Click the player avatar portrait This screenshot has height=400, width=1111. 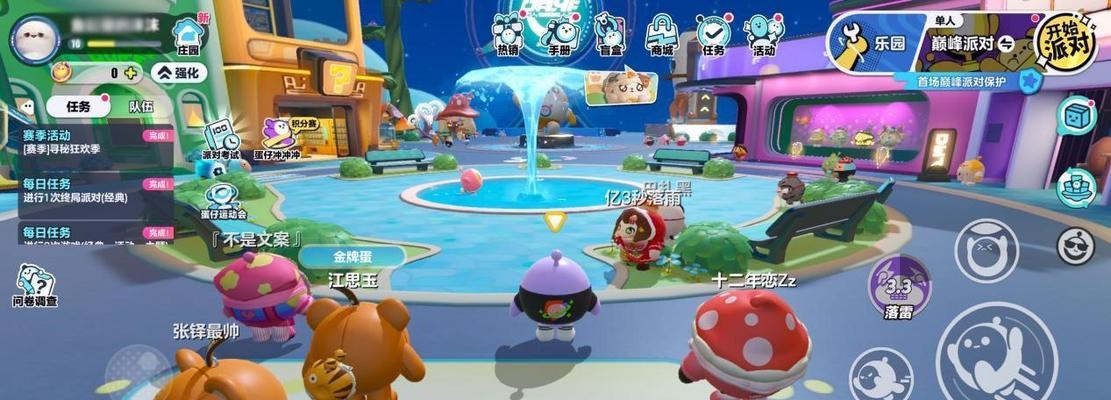click(35, 40)
